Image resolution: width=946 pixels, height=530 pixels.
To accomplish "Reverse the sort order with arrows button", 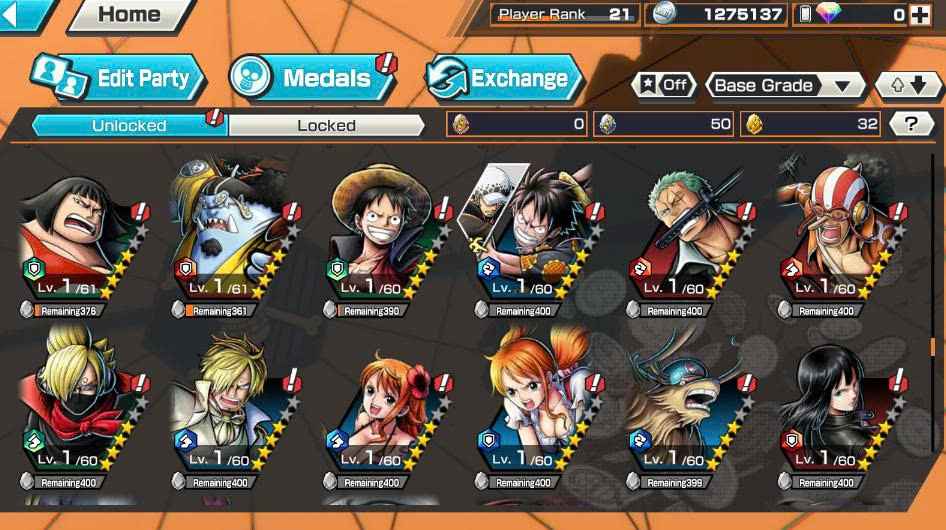I will 909,85.
